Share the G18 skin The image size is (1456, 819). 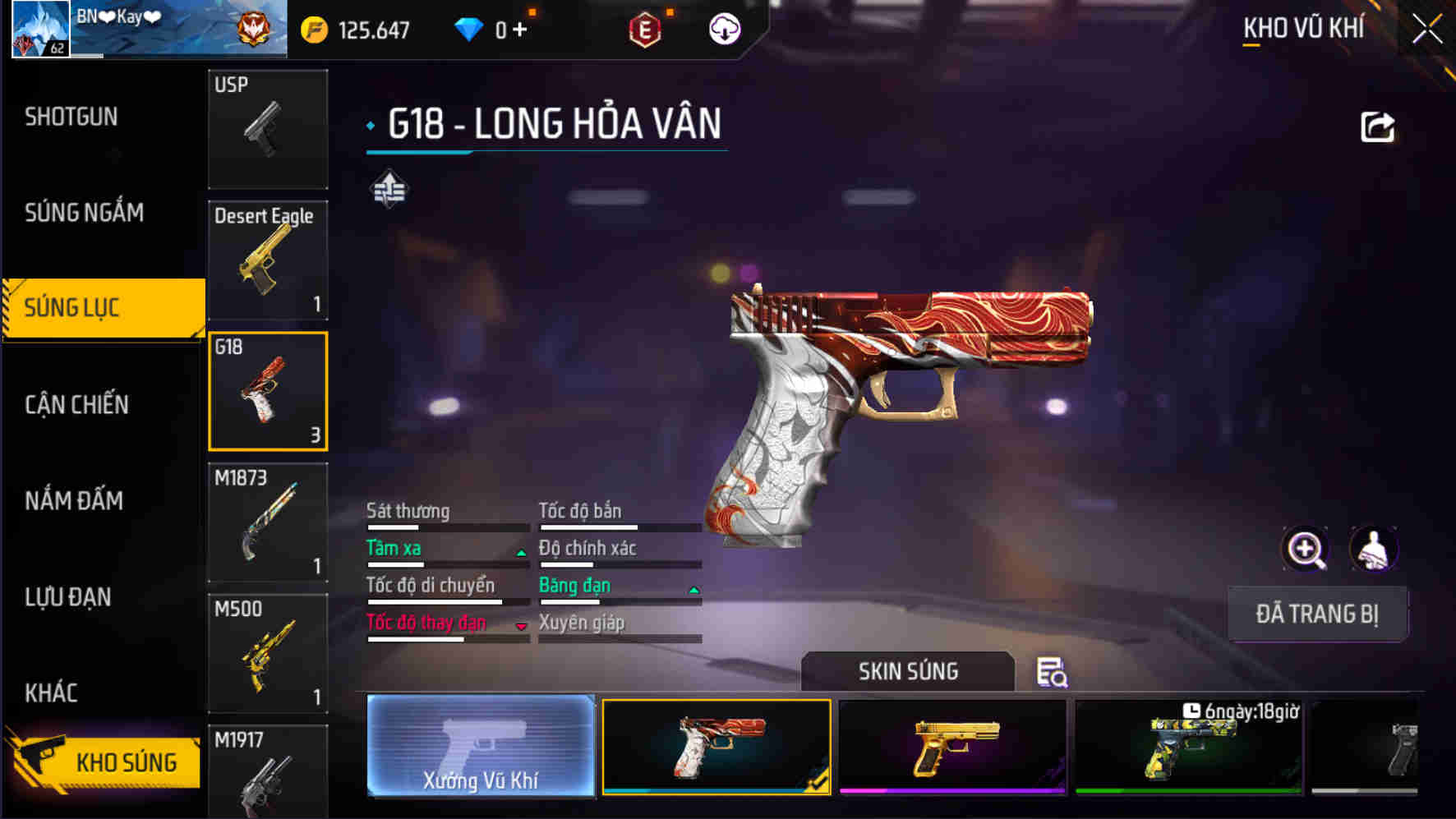coord(1377,127)
